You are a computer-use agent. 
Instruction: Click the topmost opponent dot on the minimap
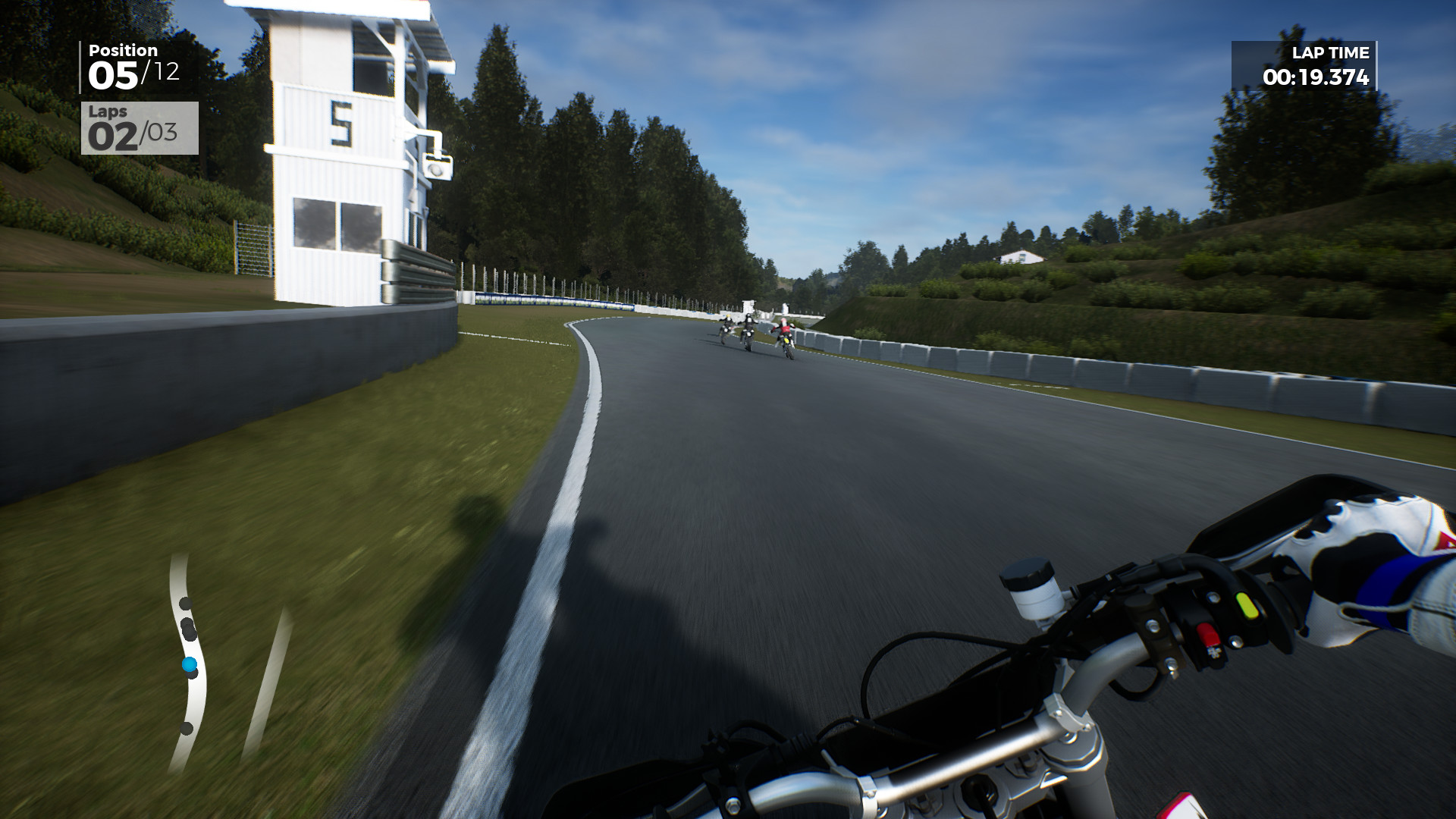(184, 604)
